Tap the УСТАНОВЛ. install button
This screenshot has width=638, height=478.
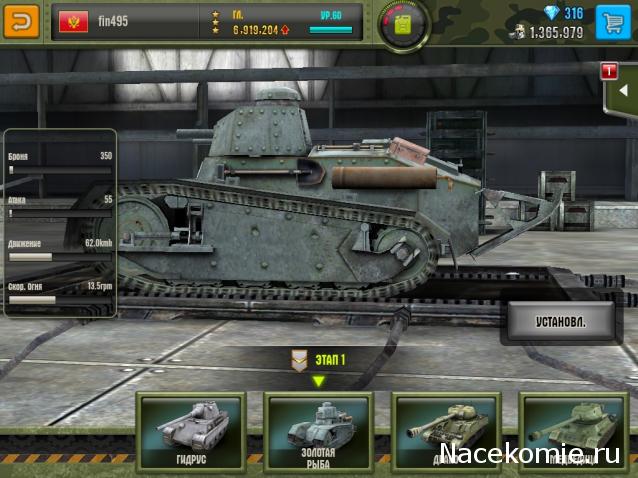tap(546, 322)
